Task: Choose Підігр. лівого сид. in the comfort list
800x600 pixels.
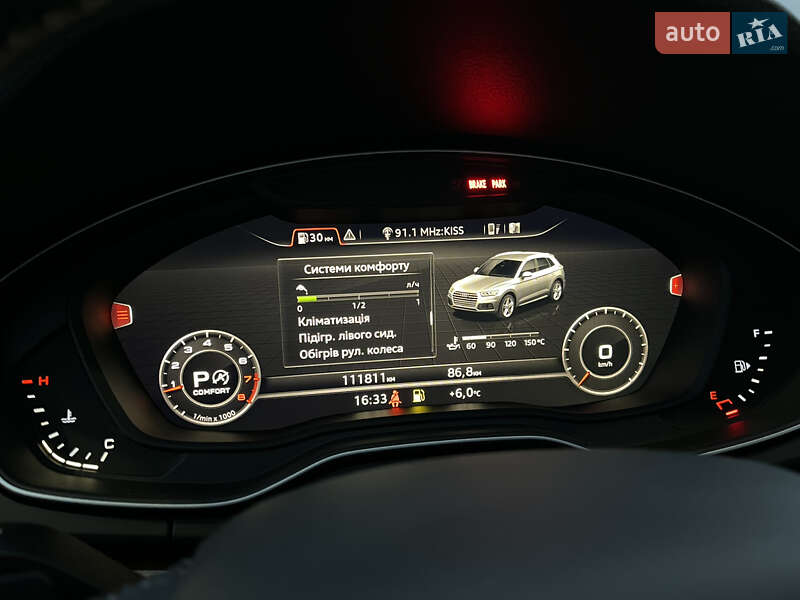Action: 347,334
